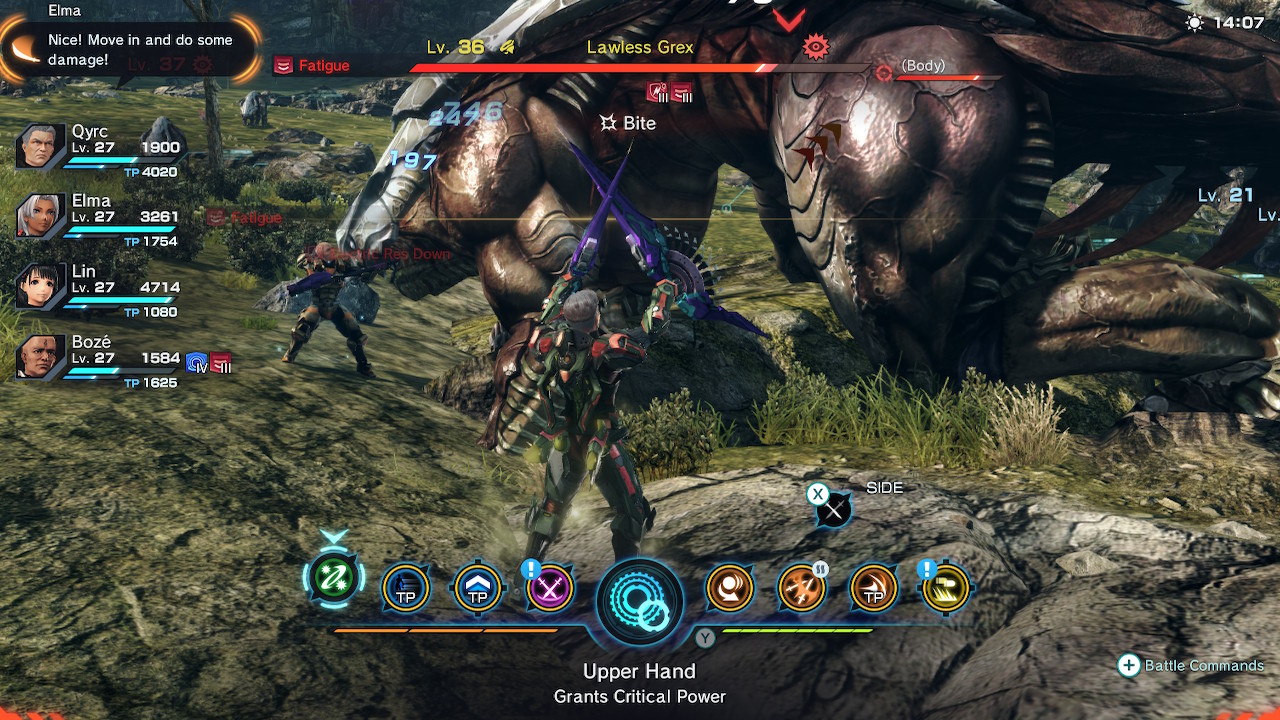Select the orange crossed-blades art
Screen dimensions: 1280x720
point(802,589)
